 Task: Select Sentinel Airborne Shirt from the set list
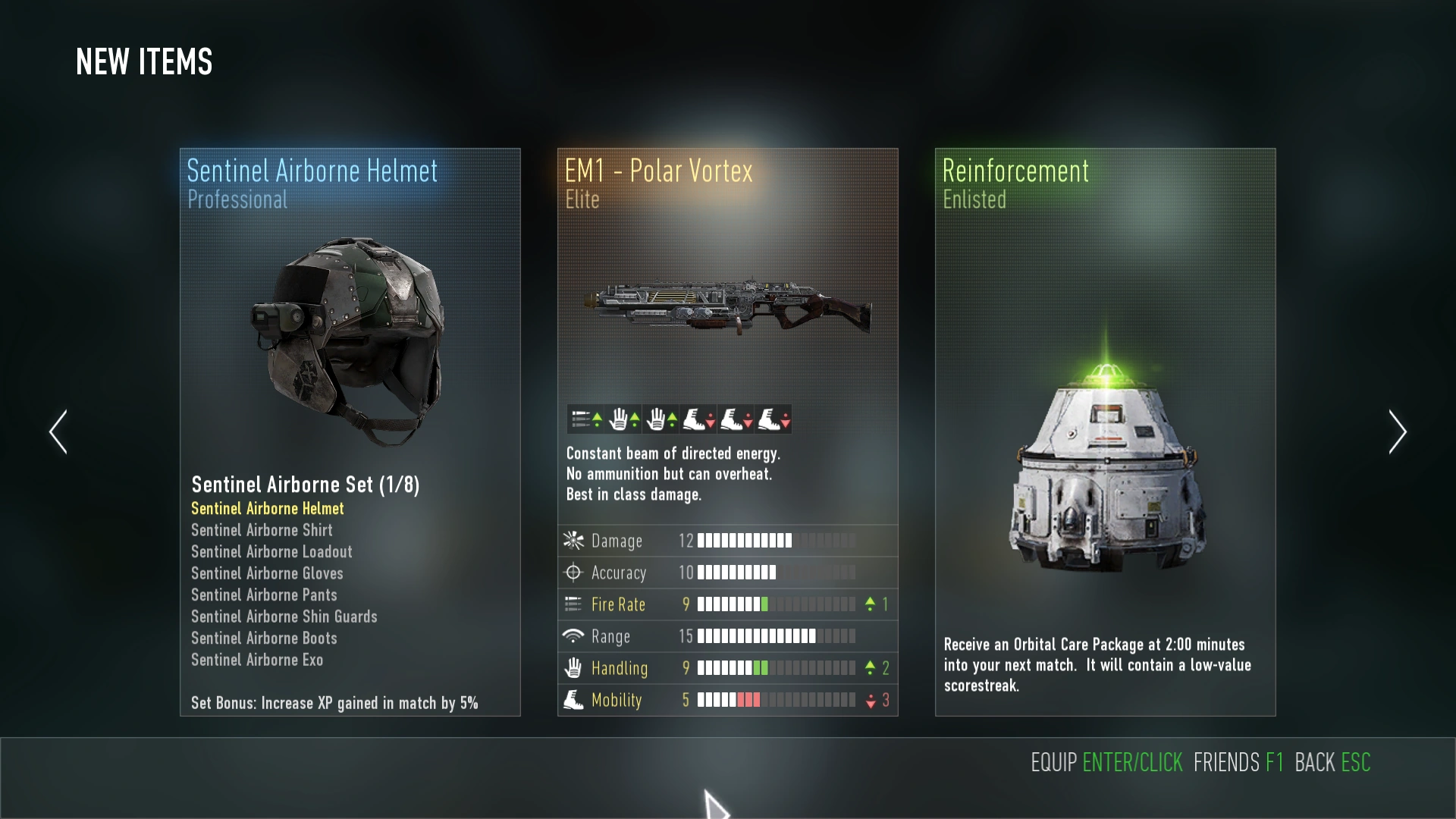pyautogui.click(x=262, y=530)
